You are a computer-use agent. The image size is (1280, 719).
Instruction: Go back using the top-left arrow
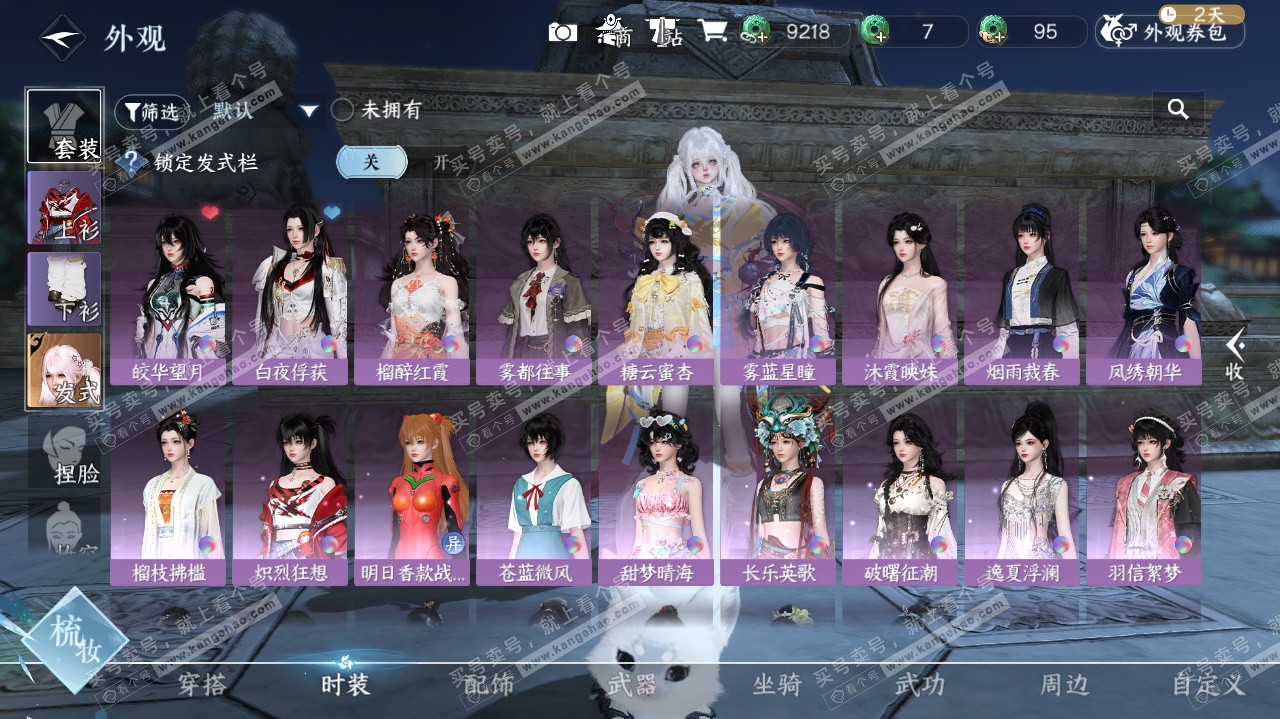point(62,38)
